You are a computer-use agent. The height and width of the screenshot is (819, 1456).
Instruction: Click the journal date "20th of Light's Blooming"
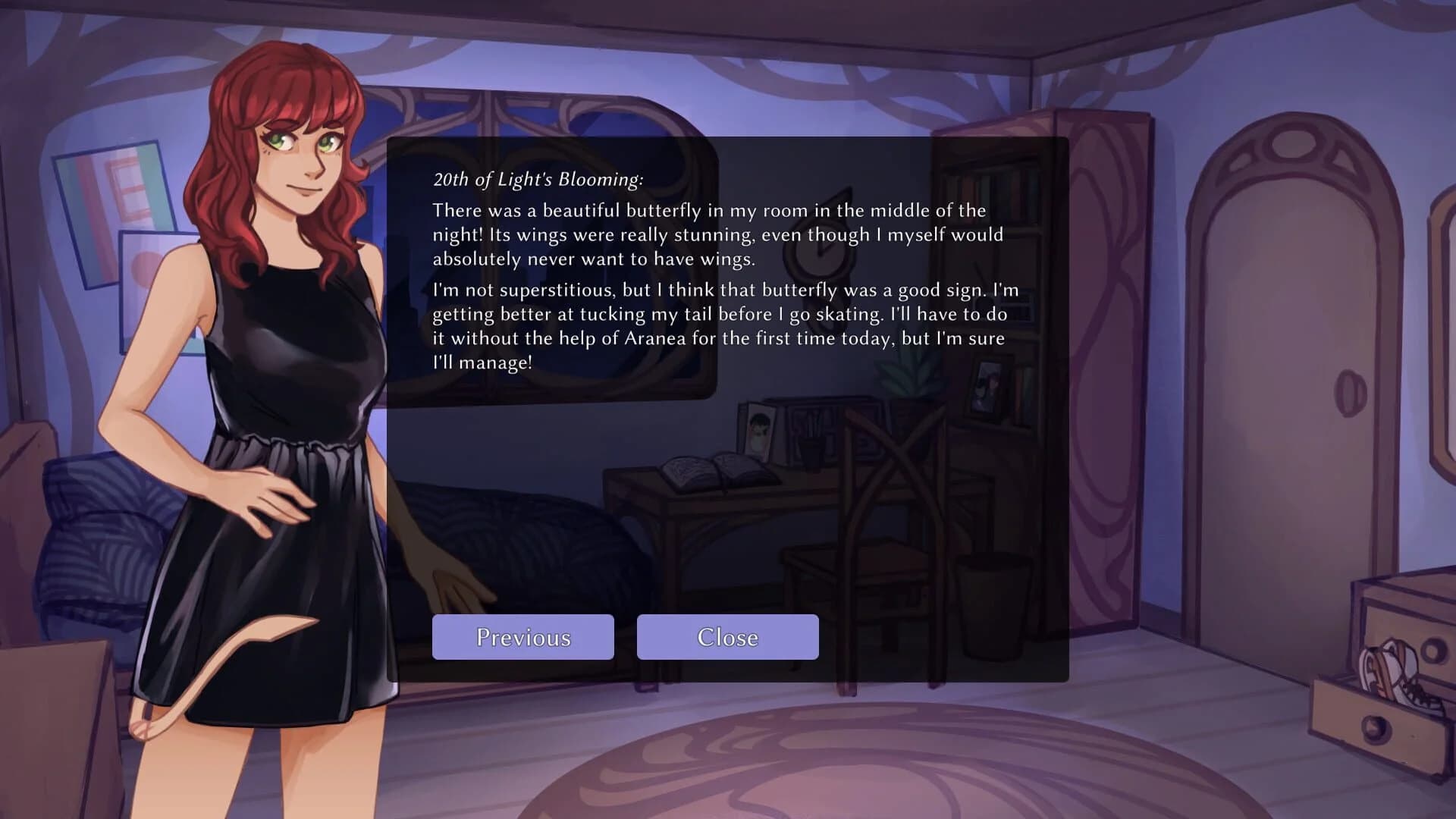537,181
